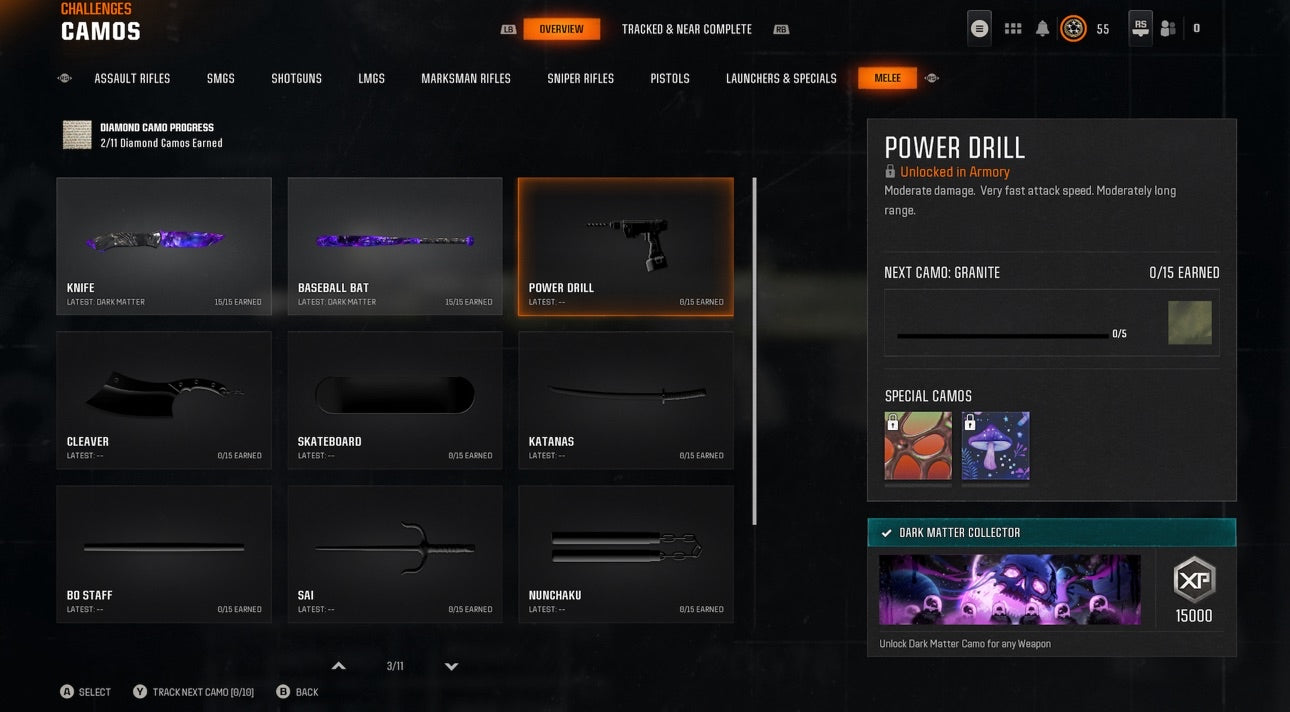Select the Skateboard weapon tile

pos(395,400)
